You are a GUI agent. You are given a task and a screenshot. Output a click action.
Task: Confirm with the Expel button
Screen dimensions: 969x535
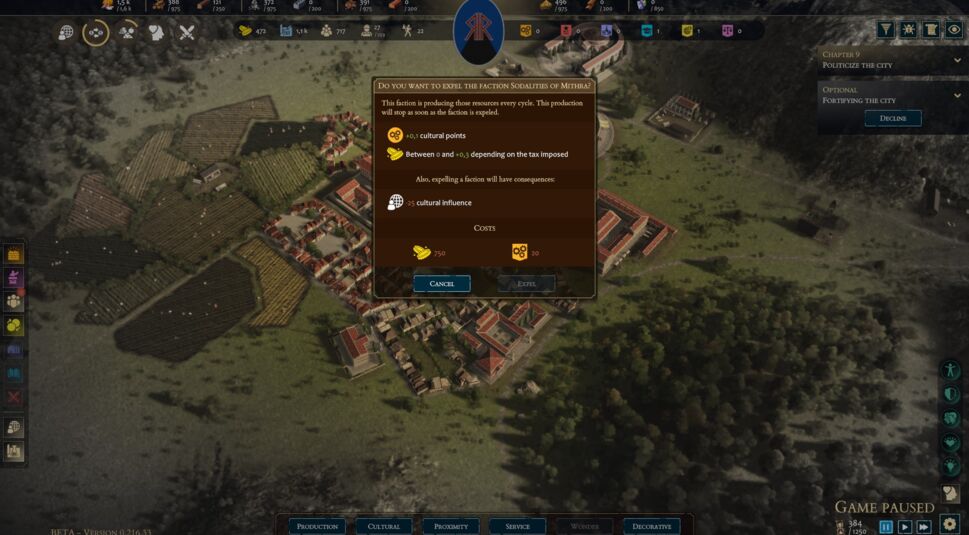tap(526, 284)
